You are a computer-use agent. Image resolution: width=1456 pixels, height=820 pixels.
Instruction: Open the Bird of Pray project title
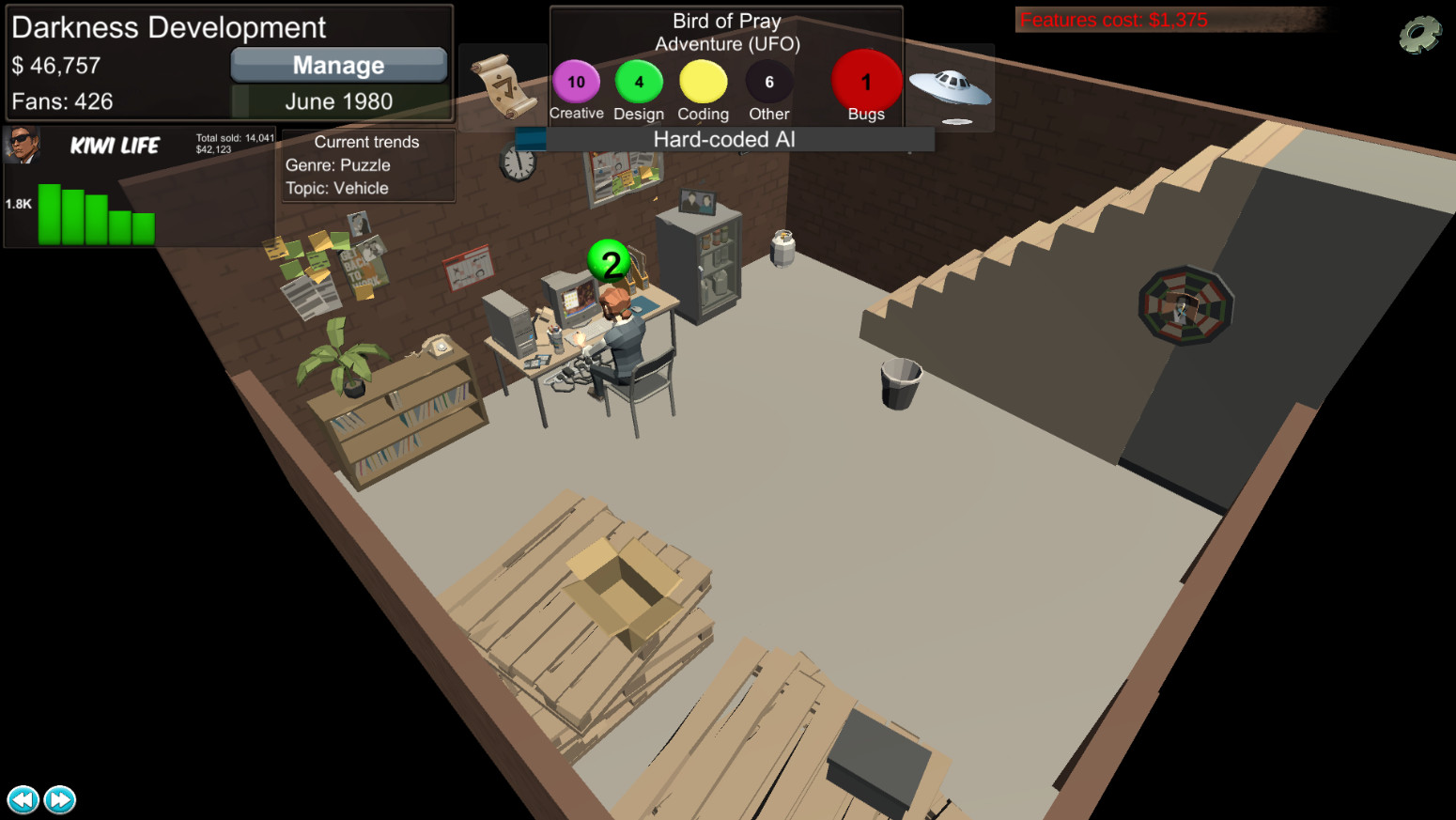725,21
